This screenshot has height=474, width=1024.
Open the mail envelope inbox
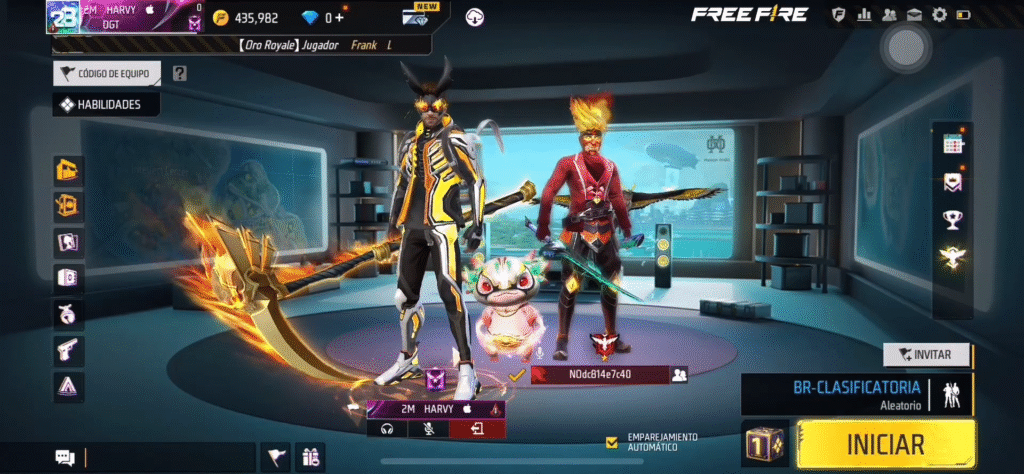click(x=913, y=15)
